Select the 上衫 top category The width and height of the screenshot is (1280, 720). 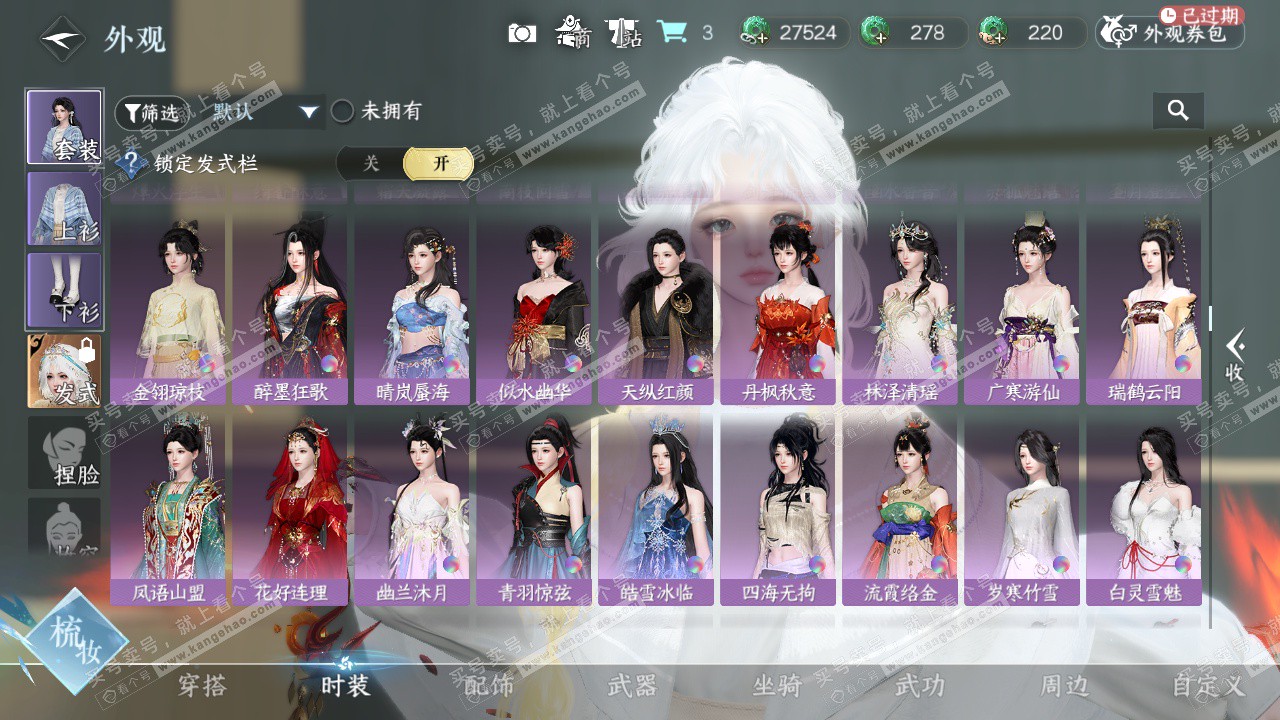64,208
